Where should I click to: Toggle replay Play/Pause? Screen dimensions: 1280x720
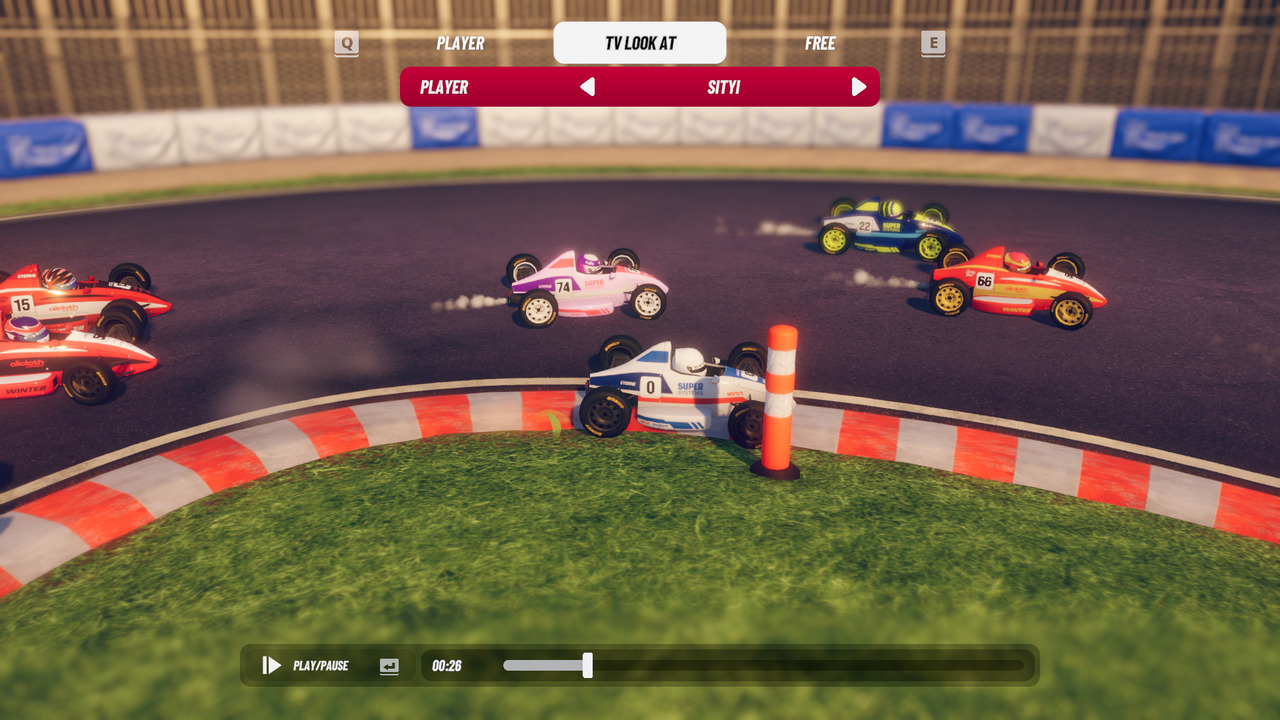271,665
